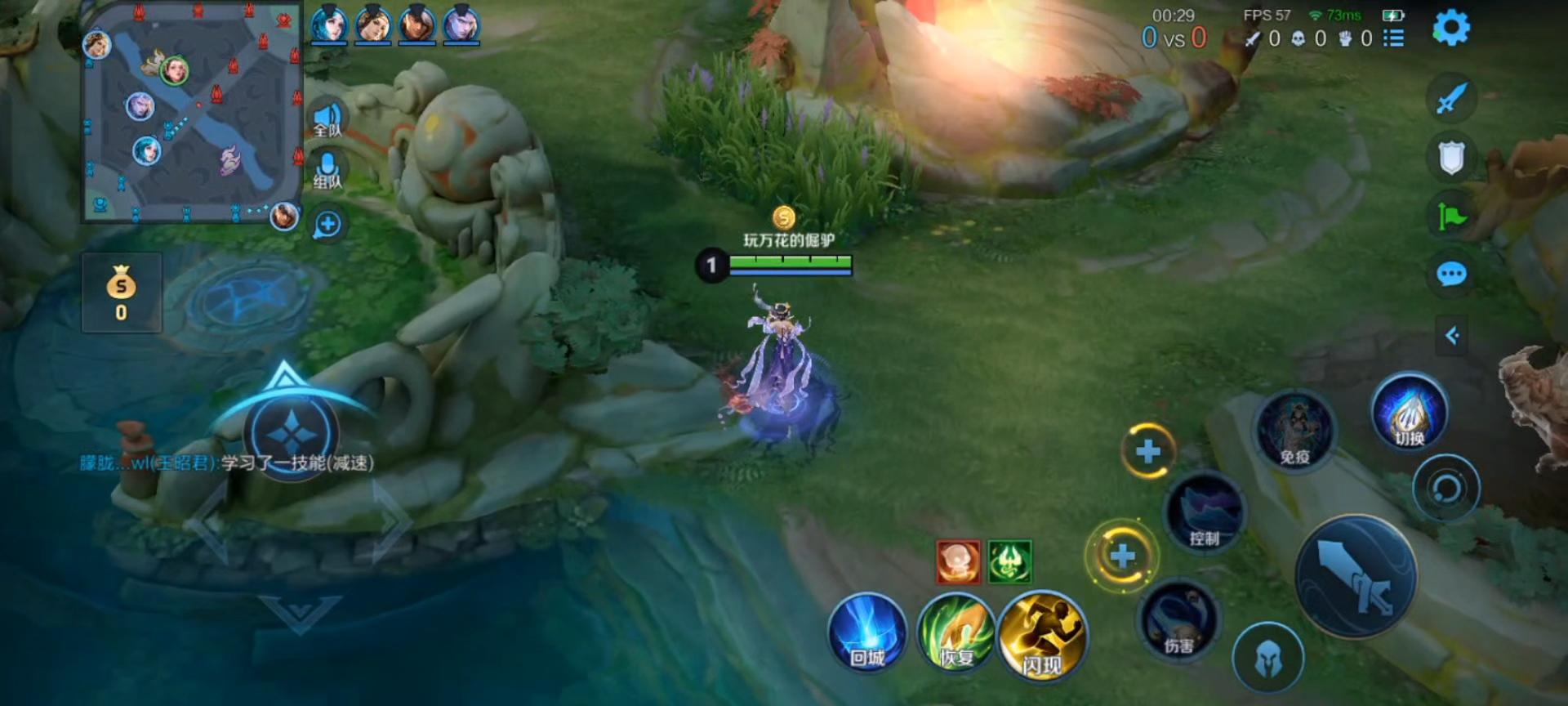Open the gold coin shop button
Image resolution: width=1568 pixels, height=706 pixels.
tap(122, 293)
